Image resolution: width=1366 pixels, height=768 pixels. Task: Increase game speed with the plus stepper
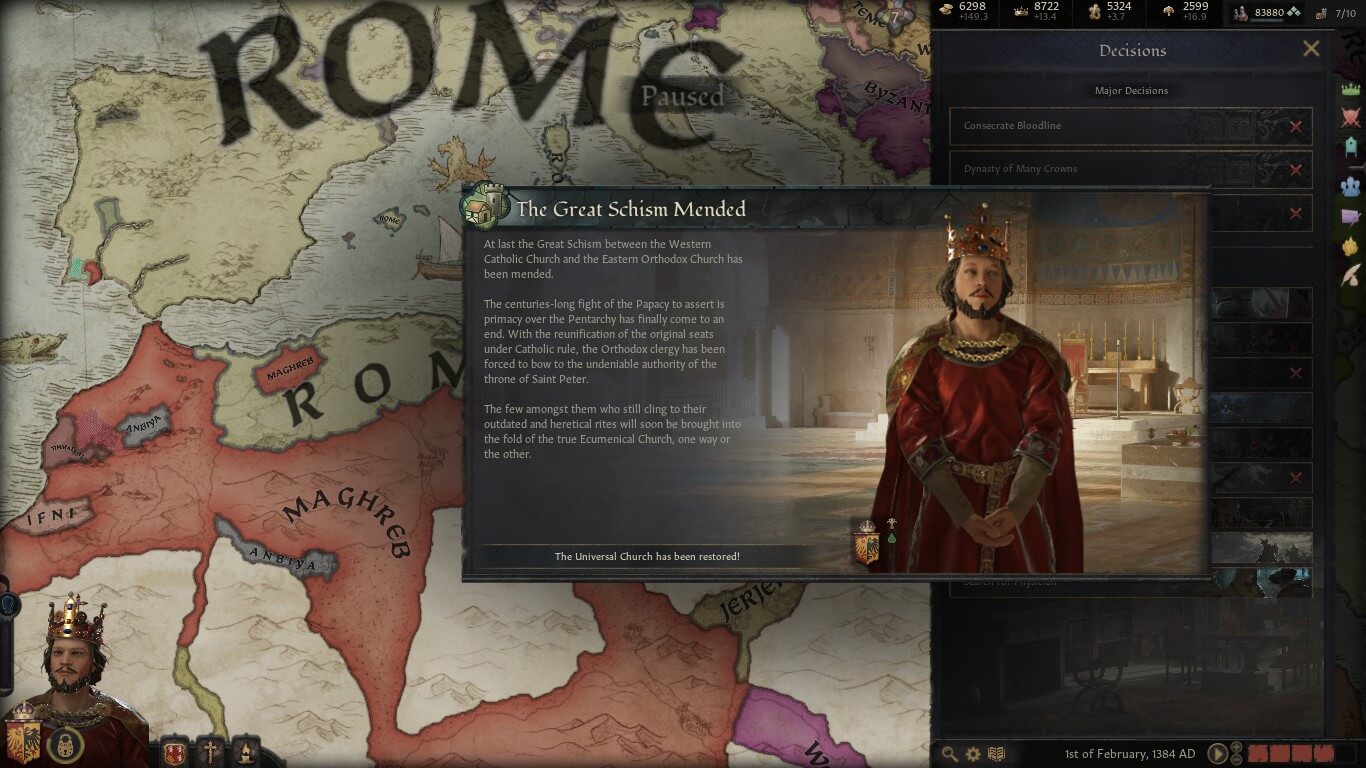[1236, 748]
